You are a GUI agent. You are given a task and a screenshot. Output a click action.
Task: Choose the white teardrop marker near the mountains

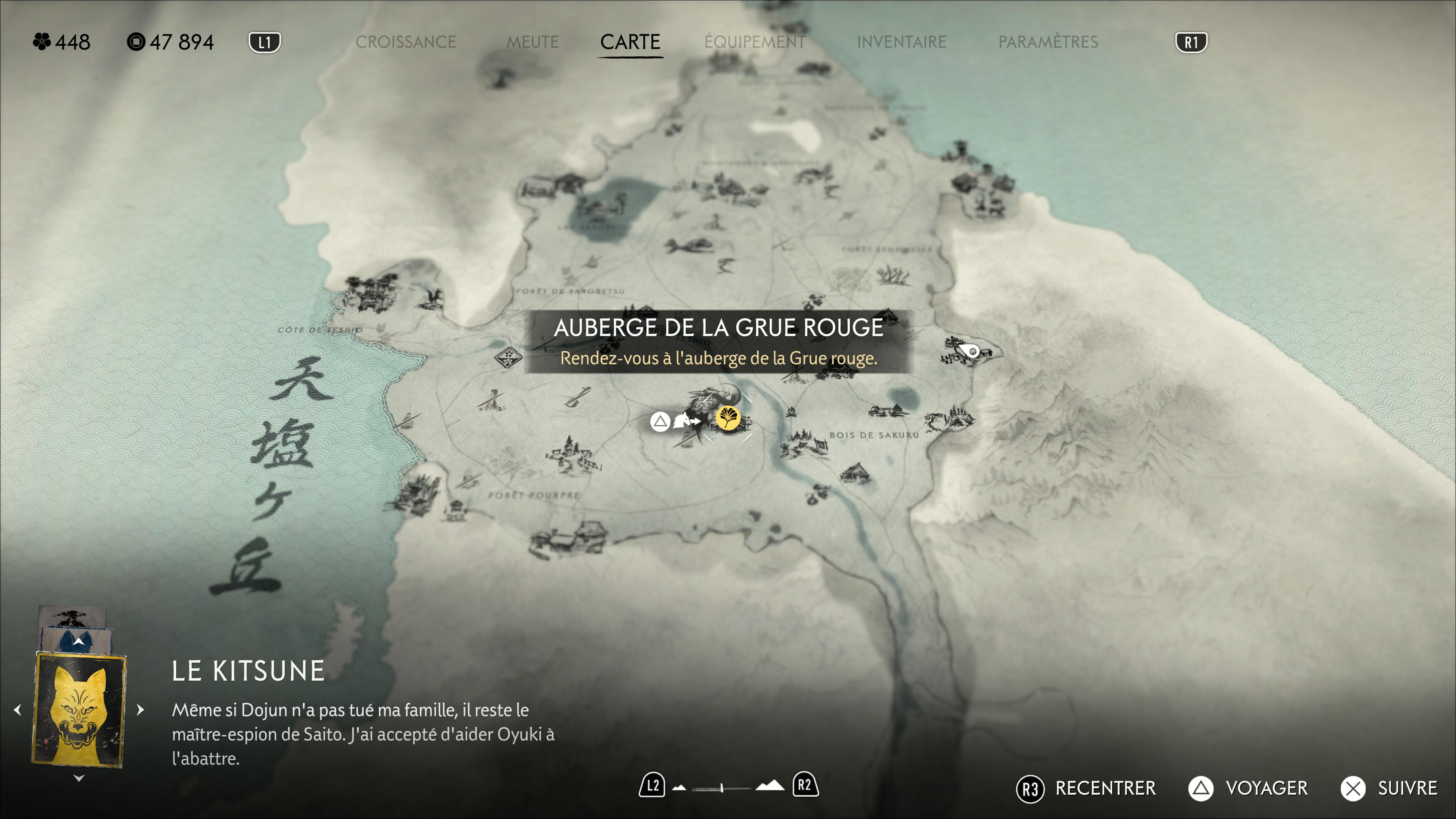pyautogui.click(x=971, y=351)
